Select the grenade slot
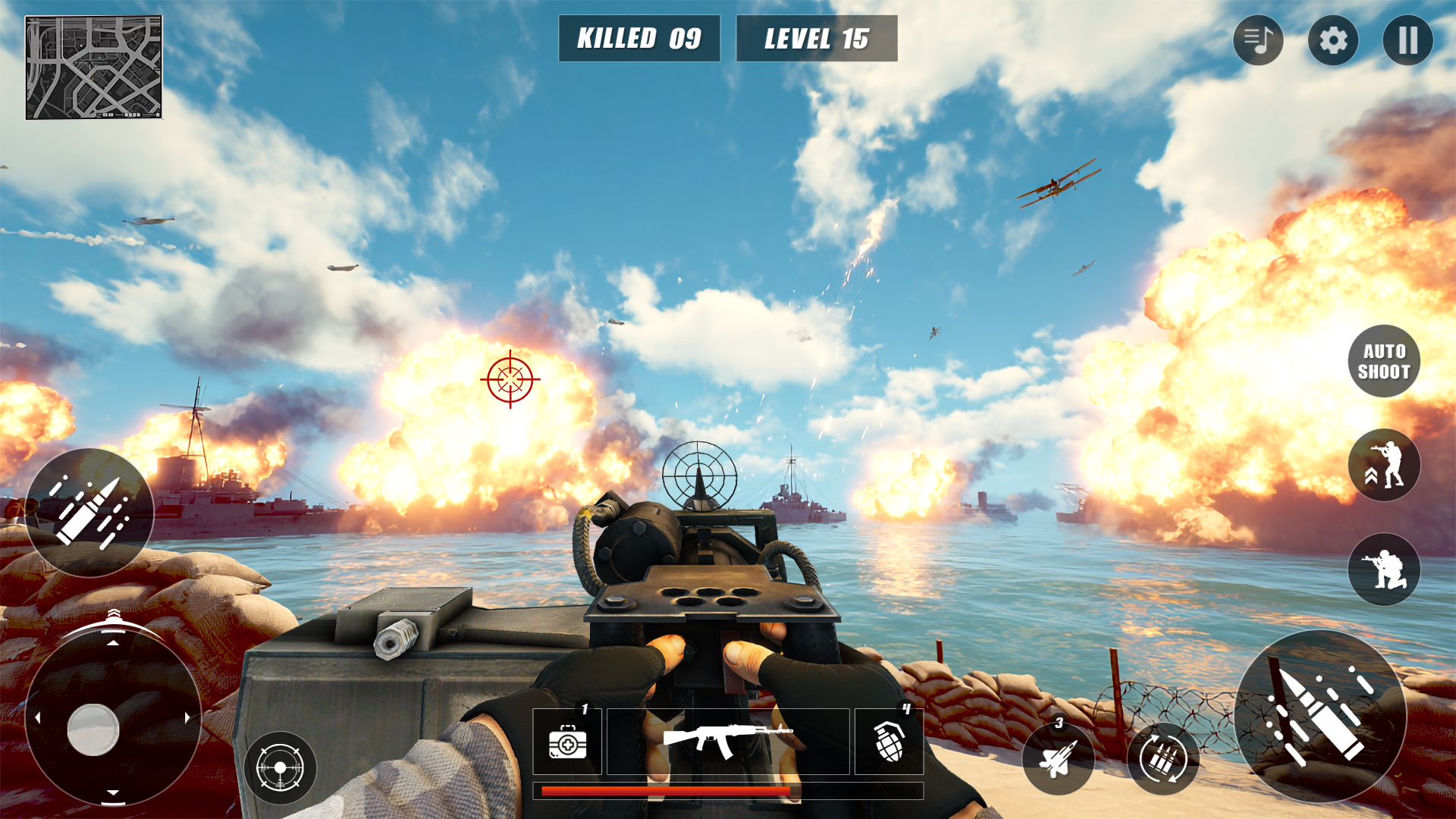The width and height of the screenshot is (1456, 819). click(x=889, y=741)
